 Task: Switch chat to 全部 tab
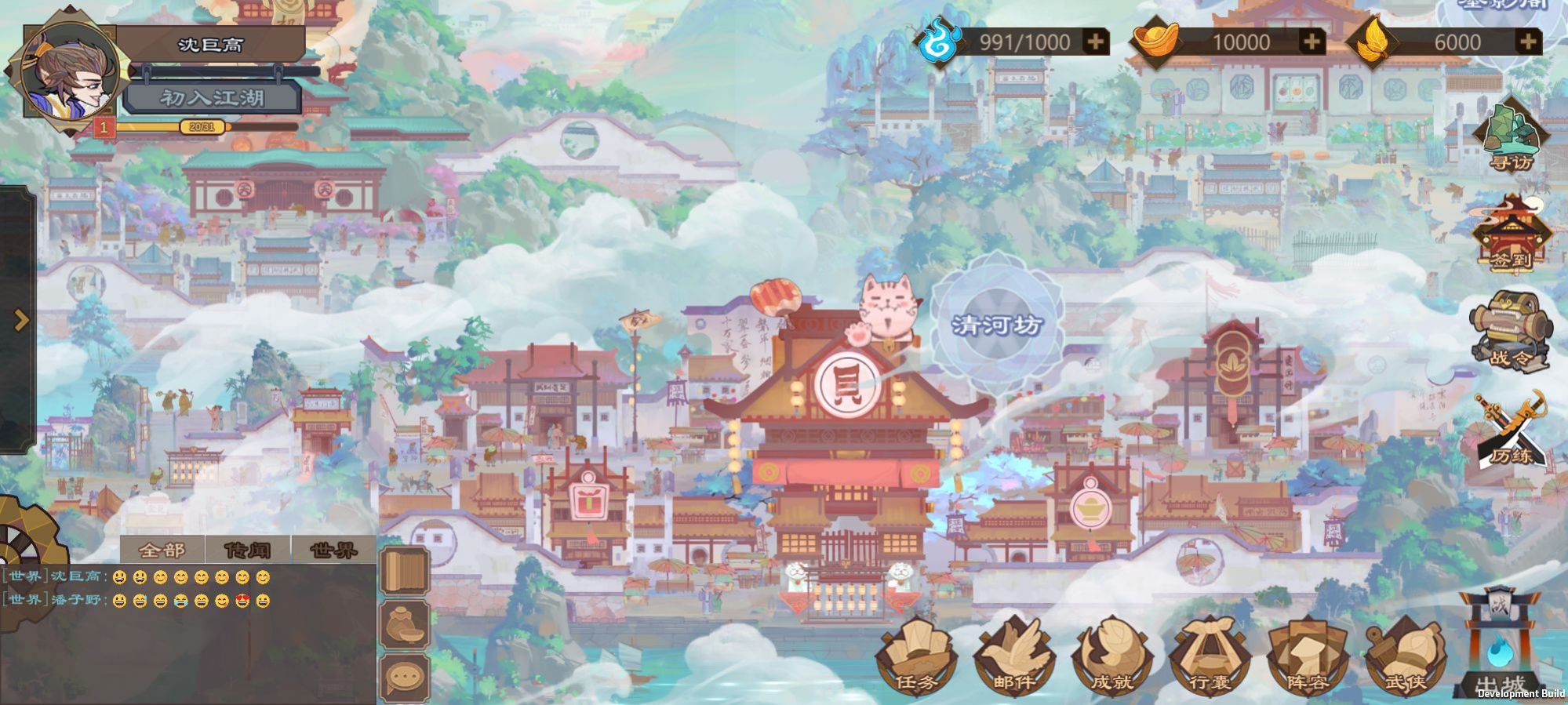162,550
